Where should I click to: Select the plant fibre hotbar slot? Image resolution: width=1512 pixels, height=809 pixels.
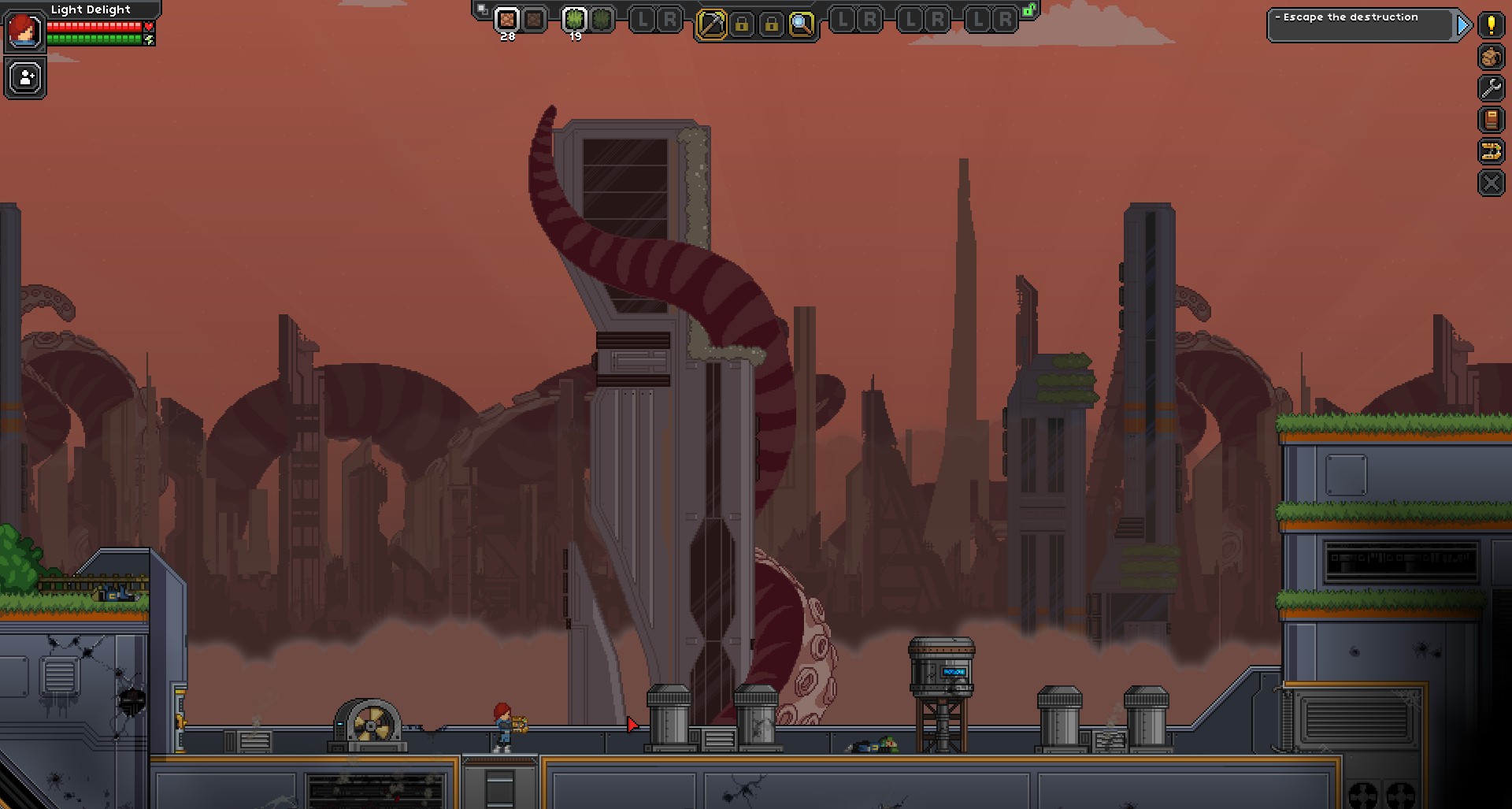(x=574, y=21)
